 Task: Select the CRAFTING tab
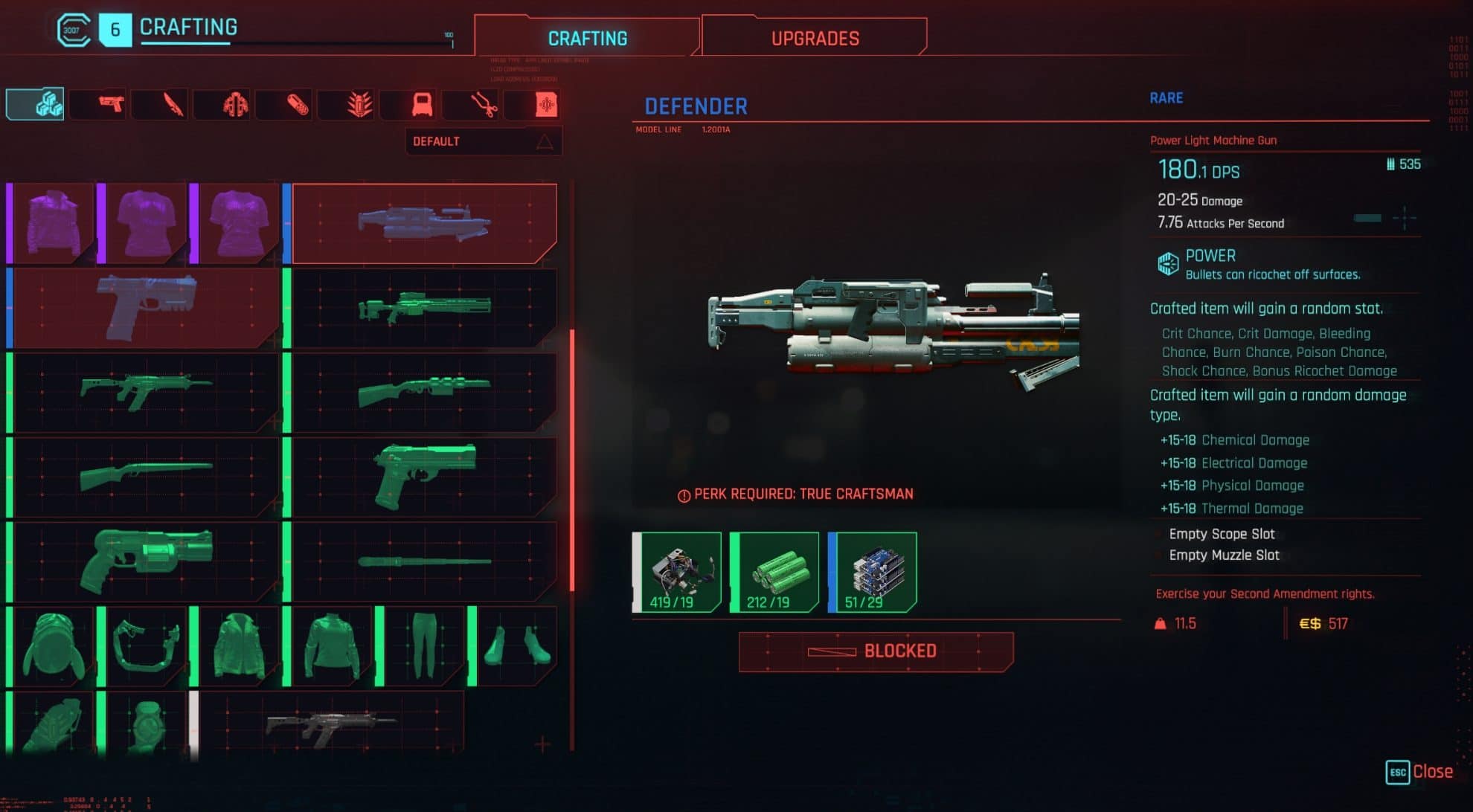point(588,37)
